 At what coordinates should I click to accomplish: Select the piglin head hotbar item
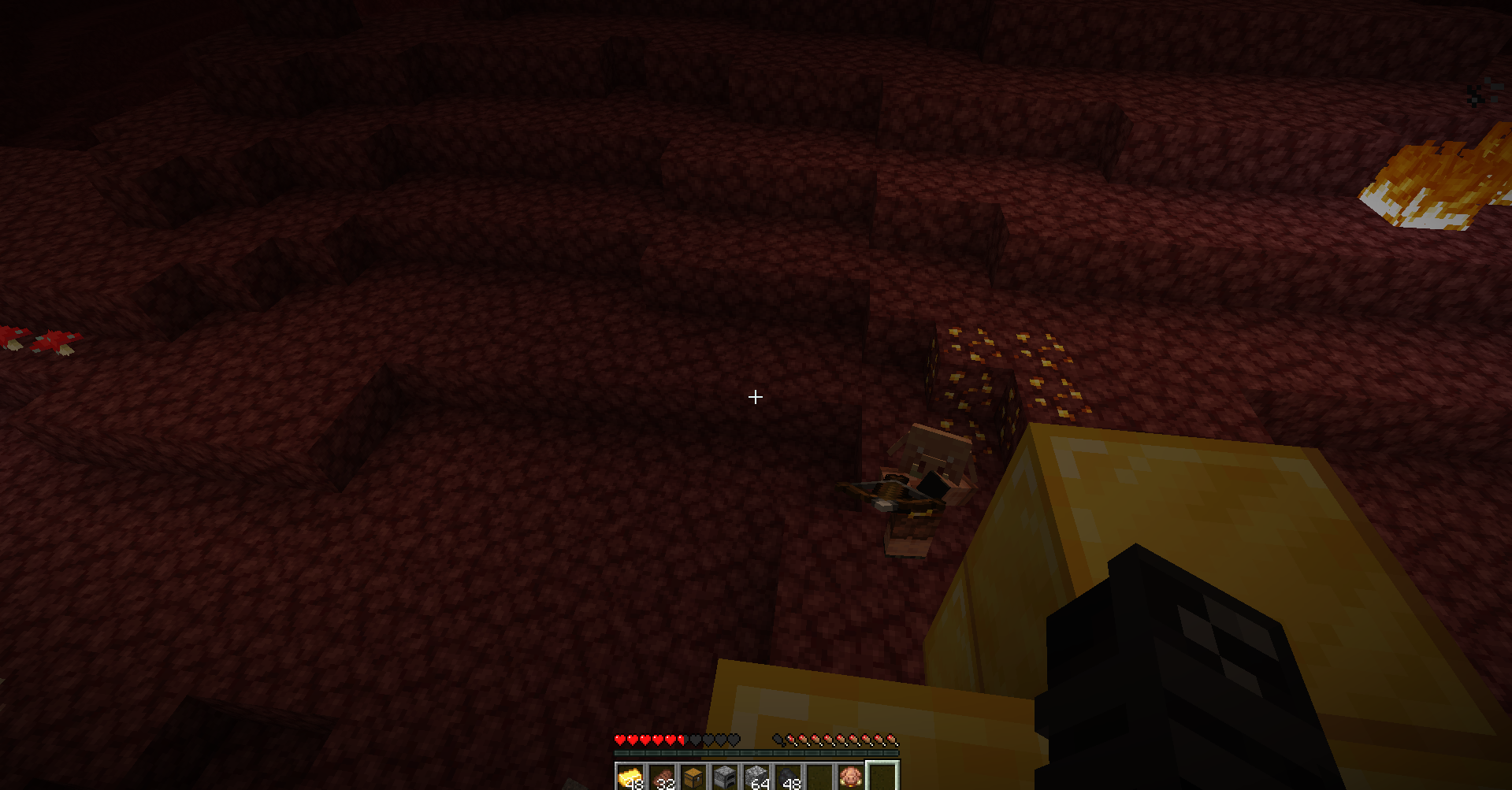(852, 777)
